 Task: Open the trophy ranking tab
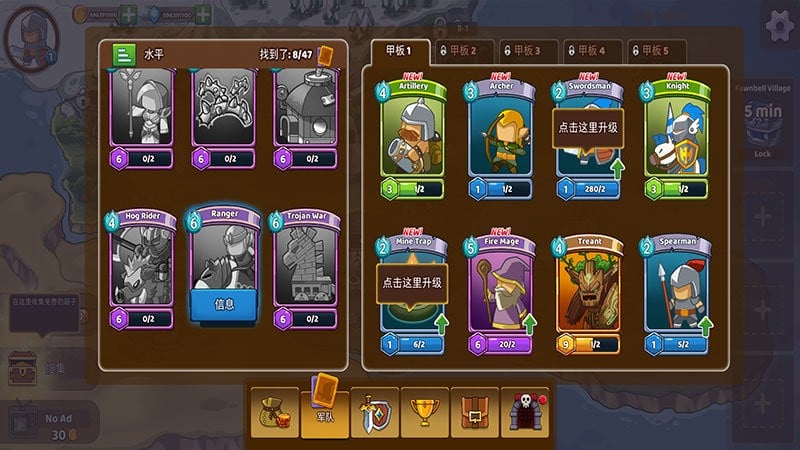[x=425, y=411]
